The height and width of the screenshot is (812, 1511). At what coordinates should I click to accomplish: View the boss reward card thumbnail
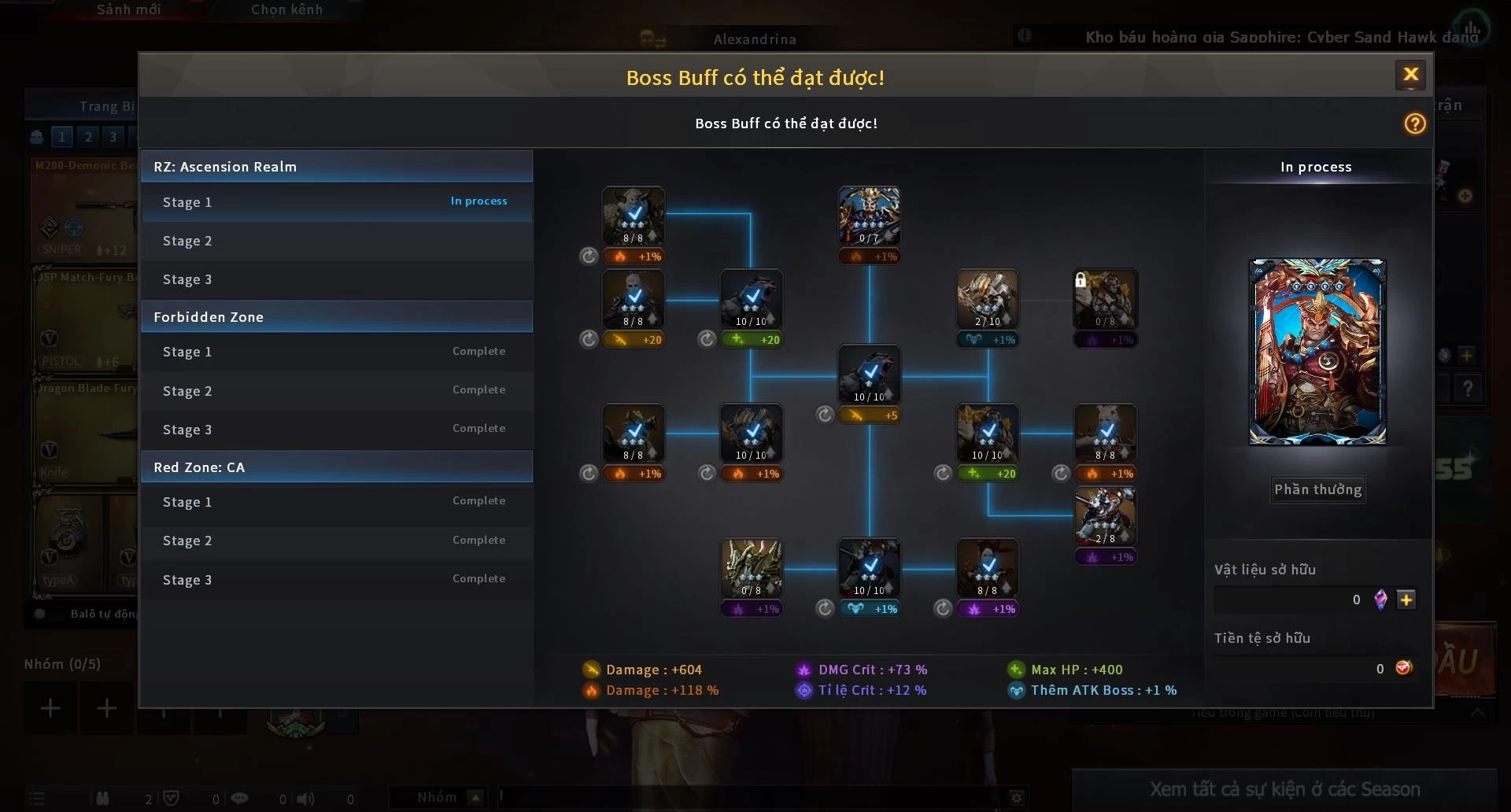(1317, 352)
